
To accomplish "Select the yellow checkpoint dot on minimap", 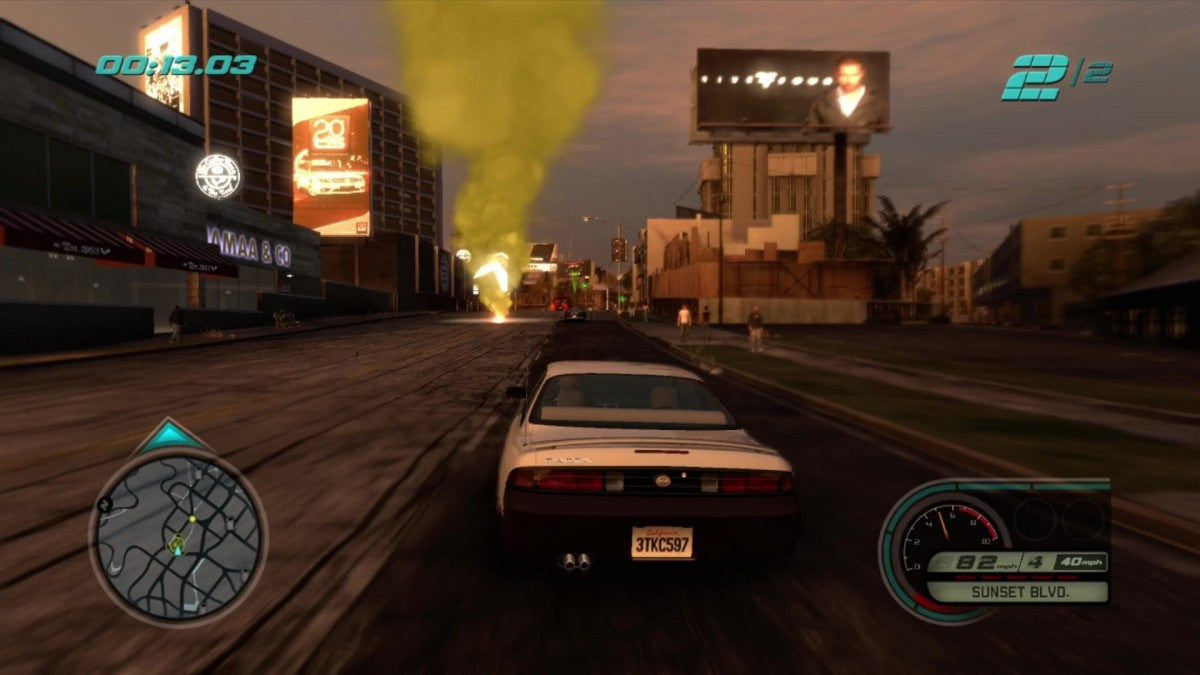I will point(192,519).
